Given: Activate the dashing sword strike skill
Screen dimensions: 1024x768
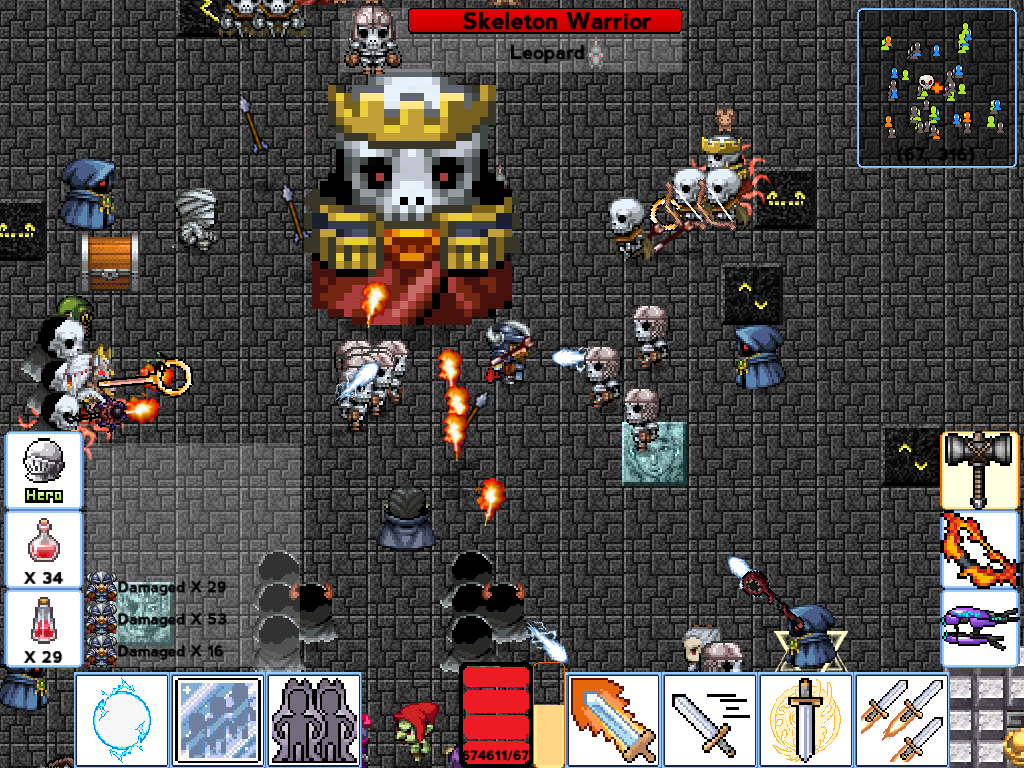Looking at the screenshot, I should pos(709,720).
